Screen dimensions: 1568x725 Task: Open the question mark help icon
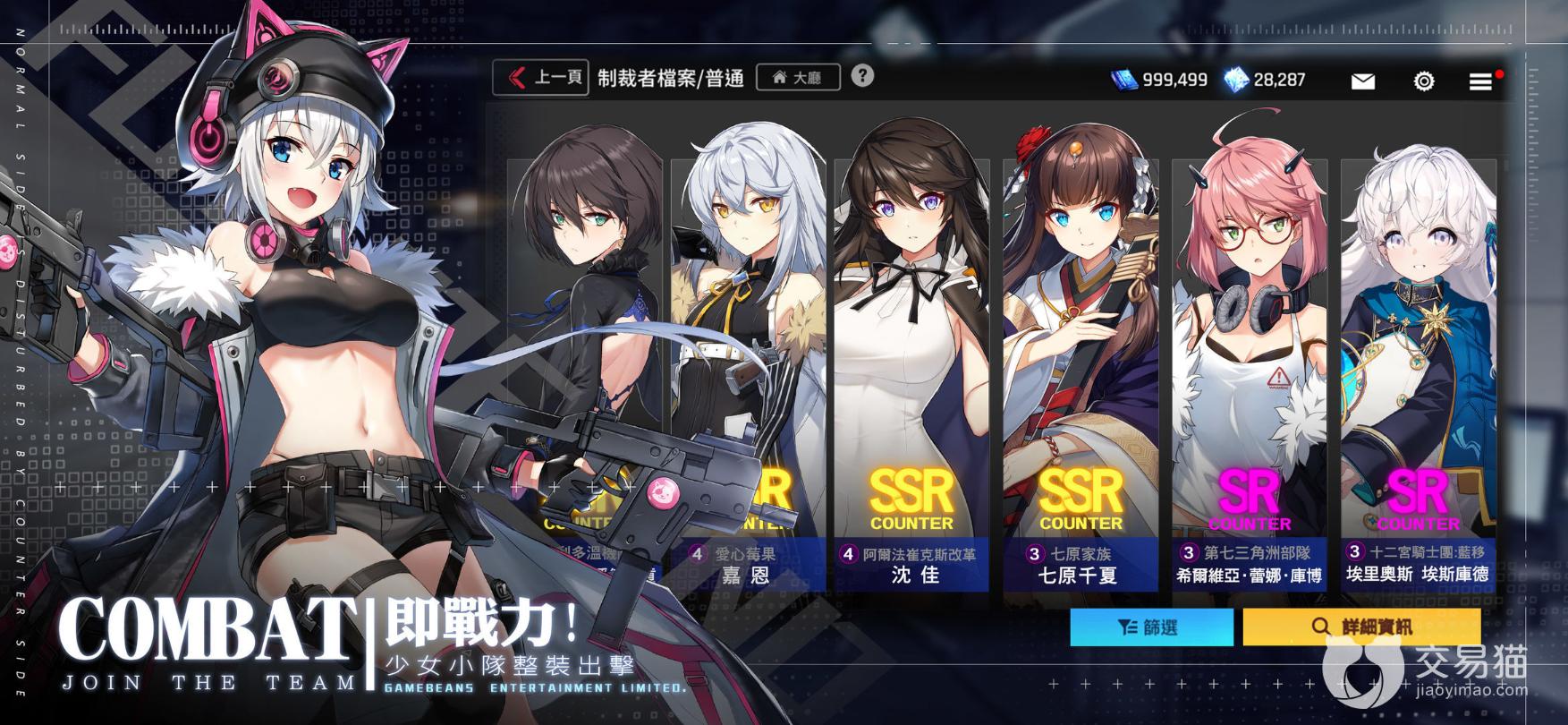coord(862,76)
